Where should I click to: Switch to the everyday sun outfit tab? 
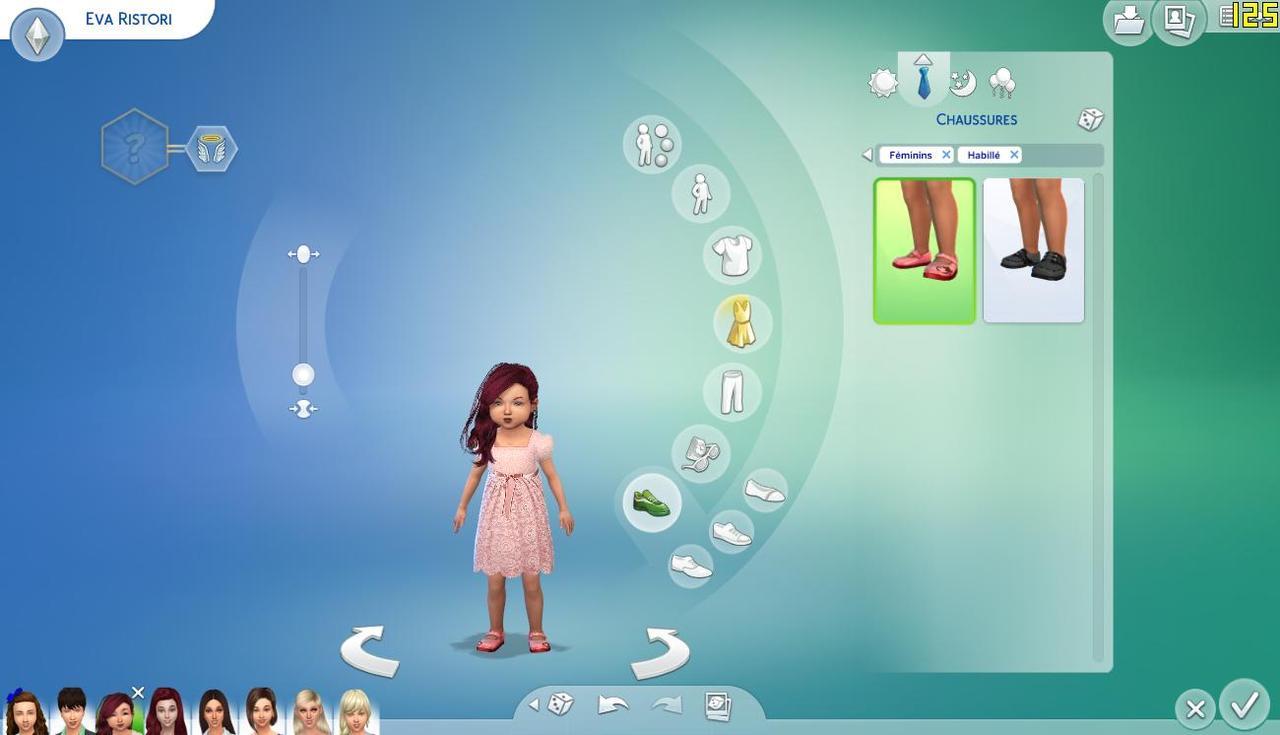883,83
